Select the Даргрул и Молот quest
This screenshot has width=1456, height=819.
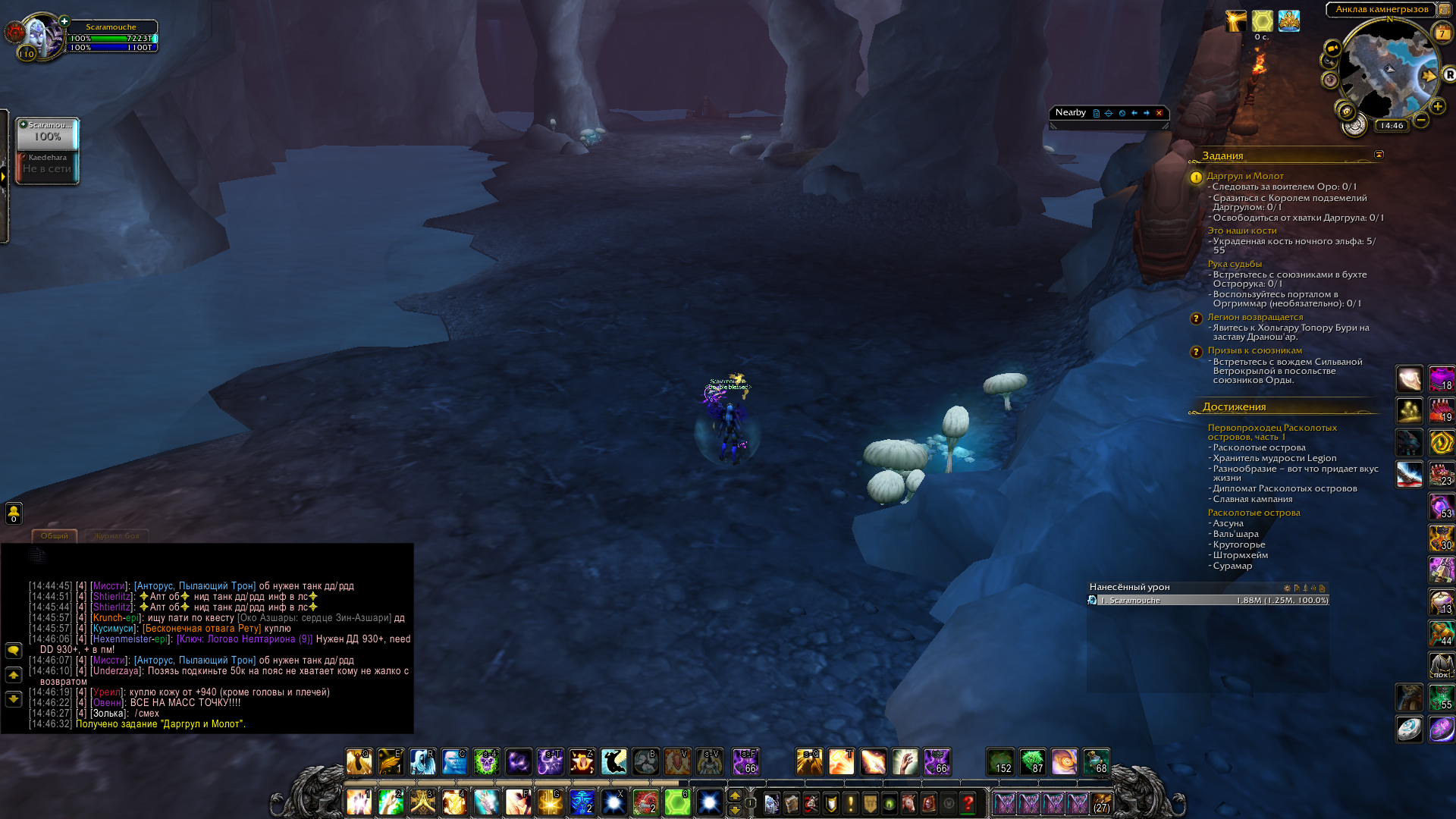(1245, 176)
